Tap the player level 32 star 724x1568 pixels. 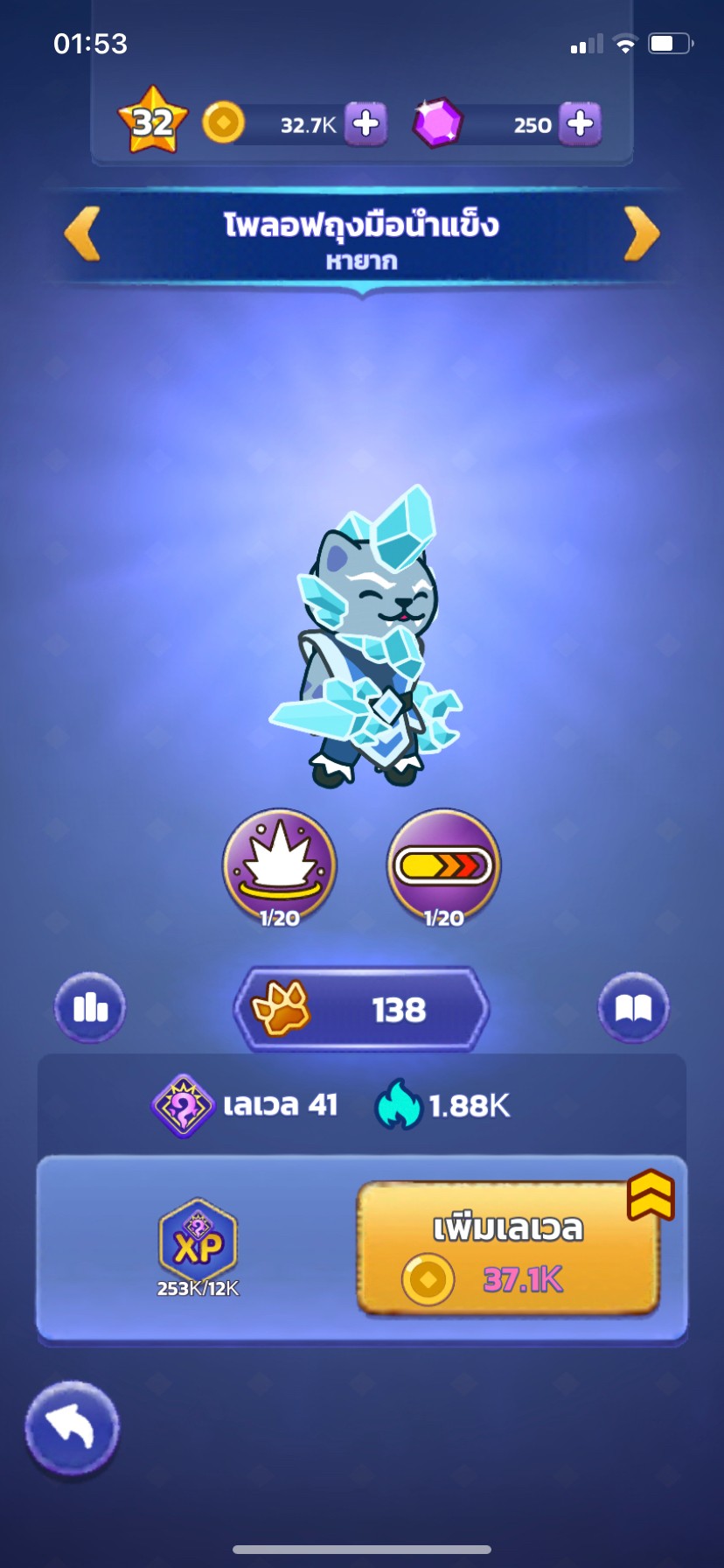153,121
